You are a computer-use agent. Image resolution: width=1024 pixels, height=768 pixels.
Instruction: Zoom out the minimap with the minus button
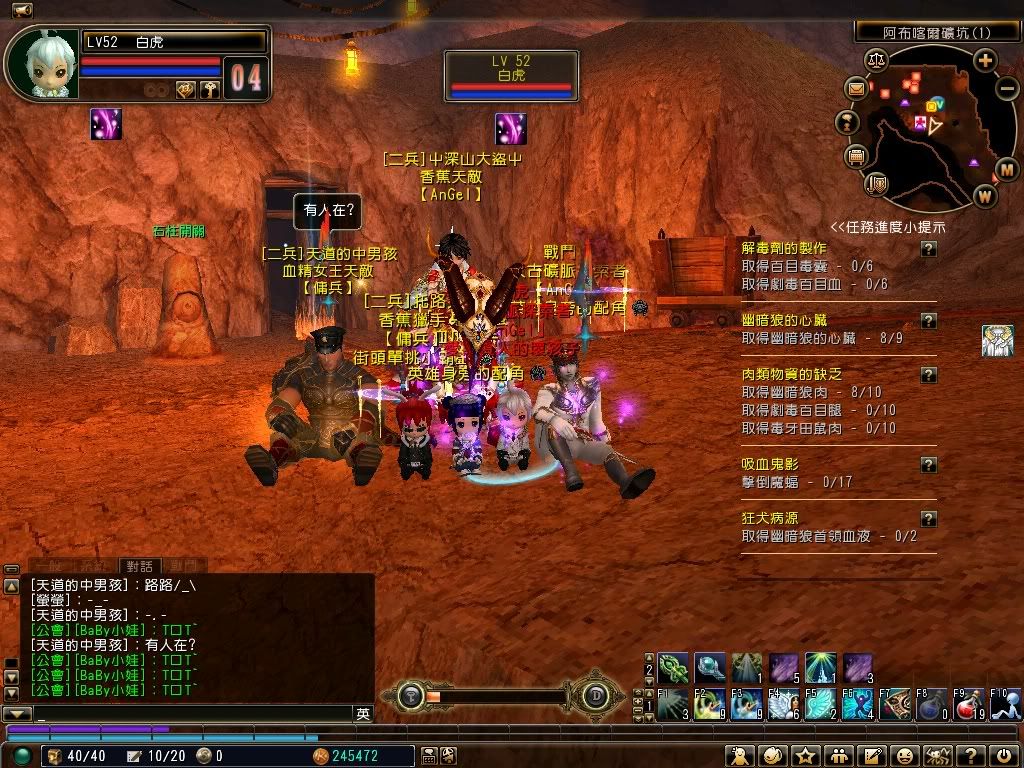pyautogui.click(x=1007, y=87)
